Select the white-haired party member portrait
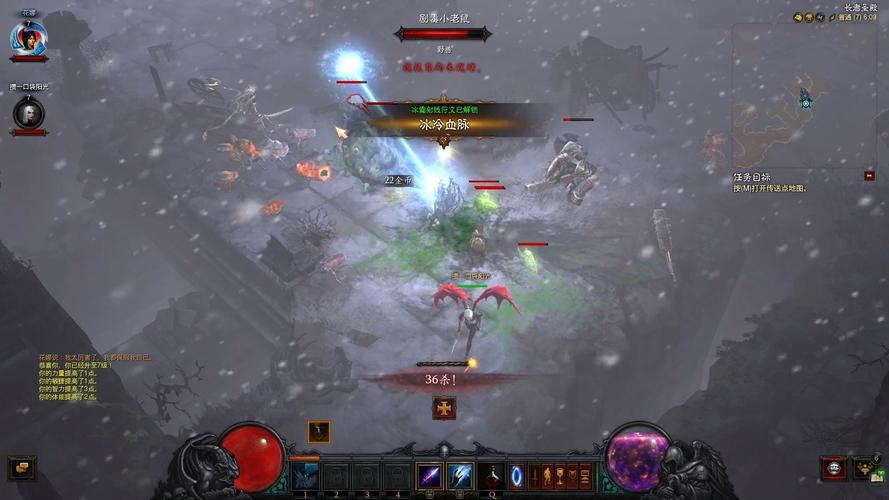The width and height of the screenshot is (889, 500). click(x=27, y=113)
